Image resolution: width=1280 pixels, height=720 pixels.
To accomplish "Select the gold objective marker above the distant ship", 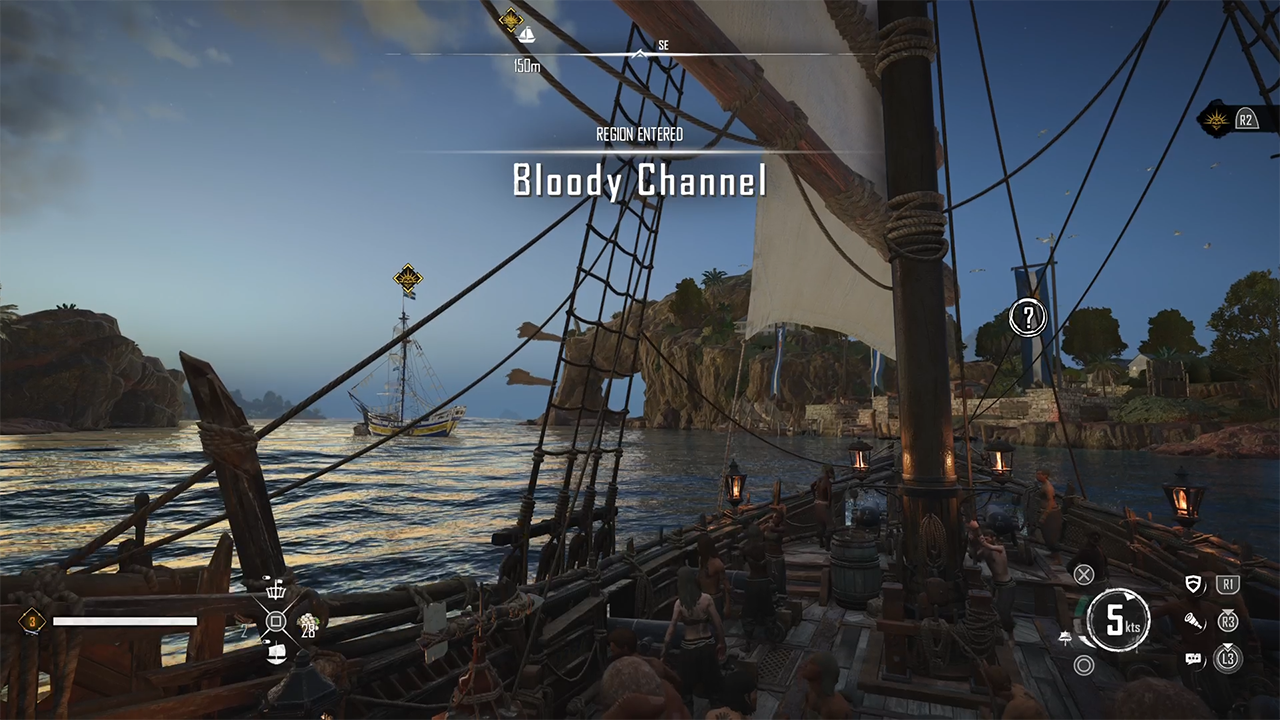I will [407, 277].
